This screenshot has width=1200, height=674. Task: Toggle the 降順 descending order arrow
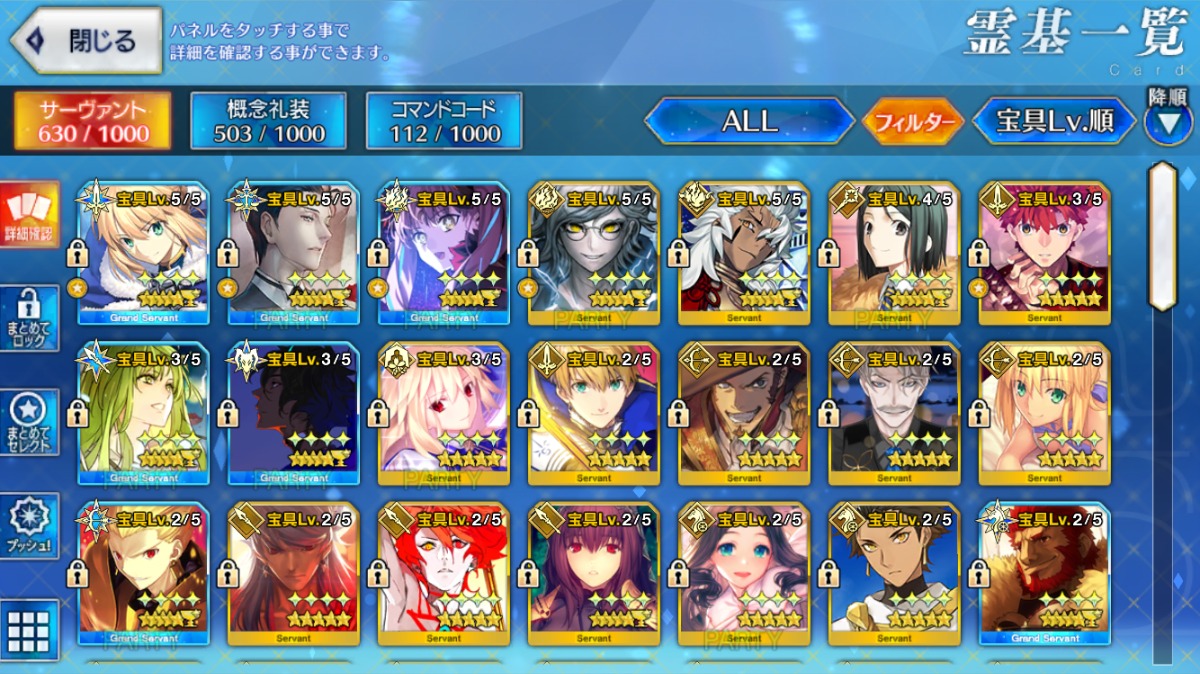[1168, 122]
